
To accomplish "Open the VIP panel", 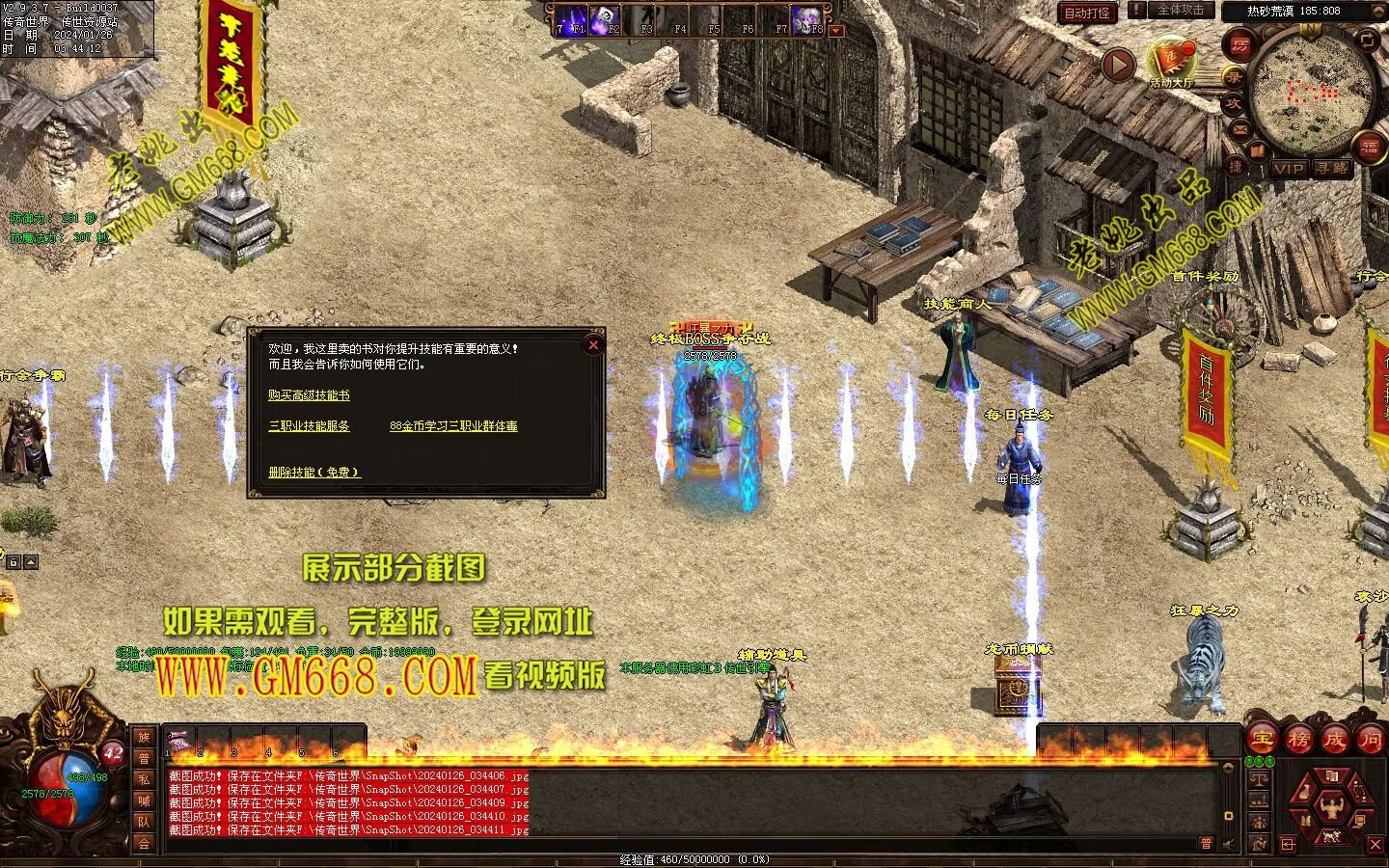I will (1288, 168).
